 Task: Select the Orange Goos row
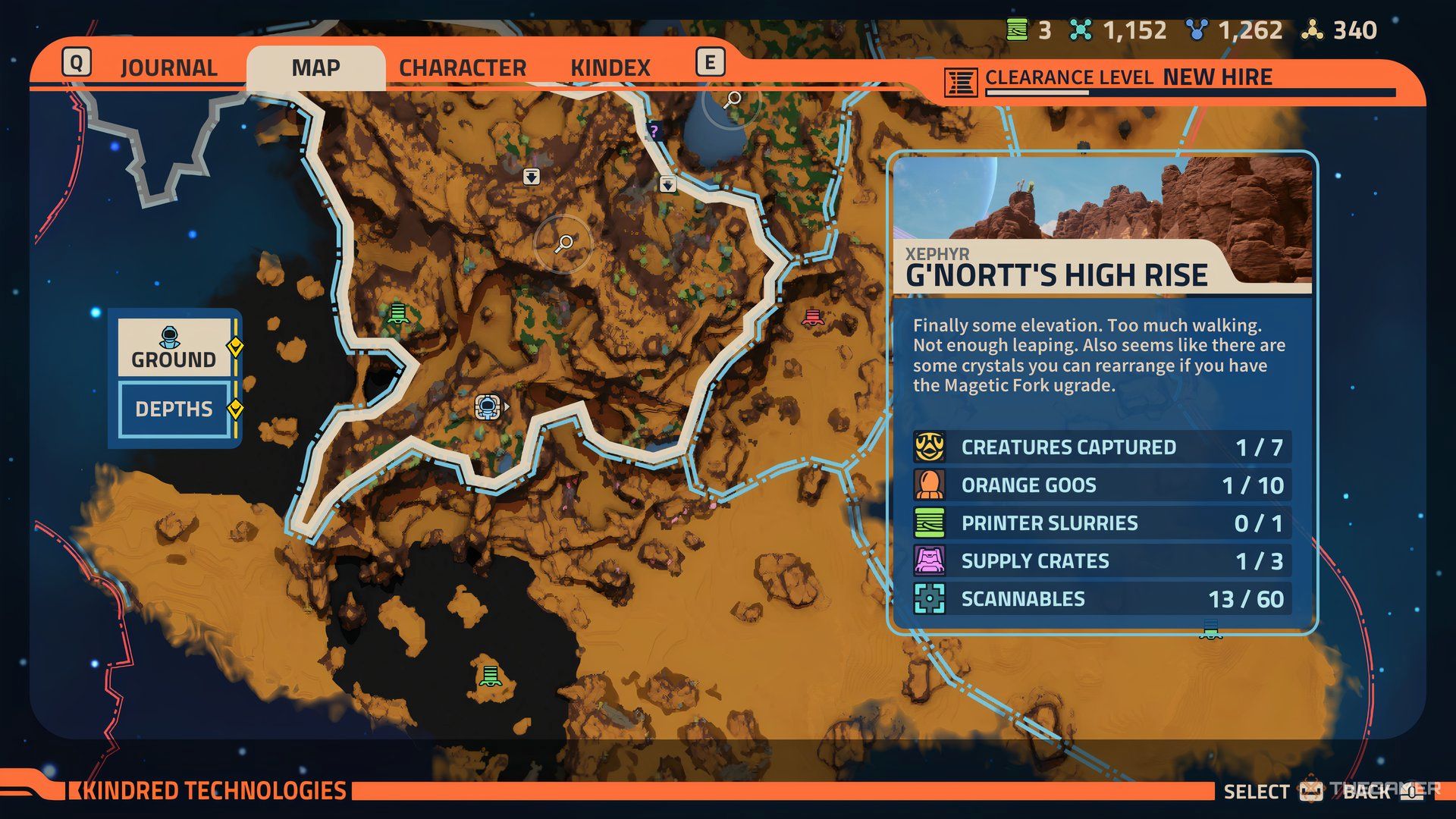[1101, 485]
